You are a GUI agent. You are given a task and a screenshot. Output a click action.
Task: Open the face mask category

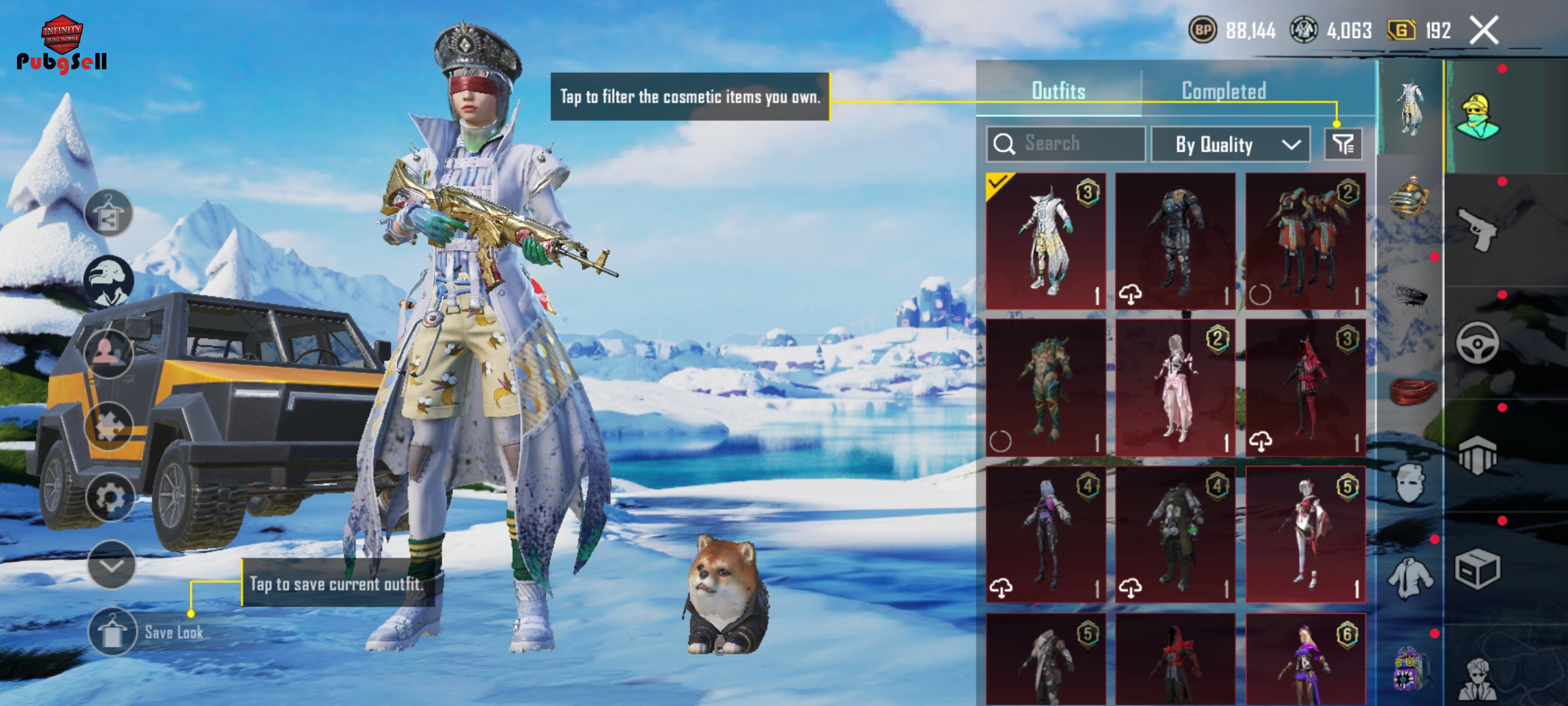coord(1410,484)
